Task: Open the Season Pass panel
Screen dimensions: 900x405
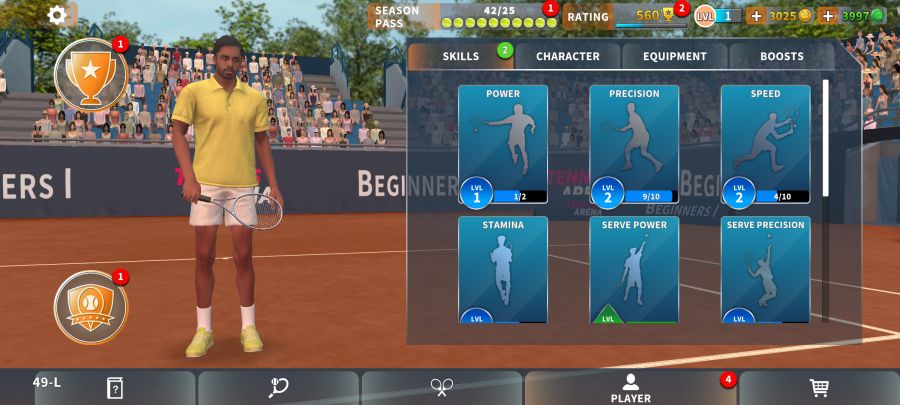Action: click(462, 16)
